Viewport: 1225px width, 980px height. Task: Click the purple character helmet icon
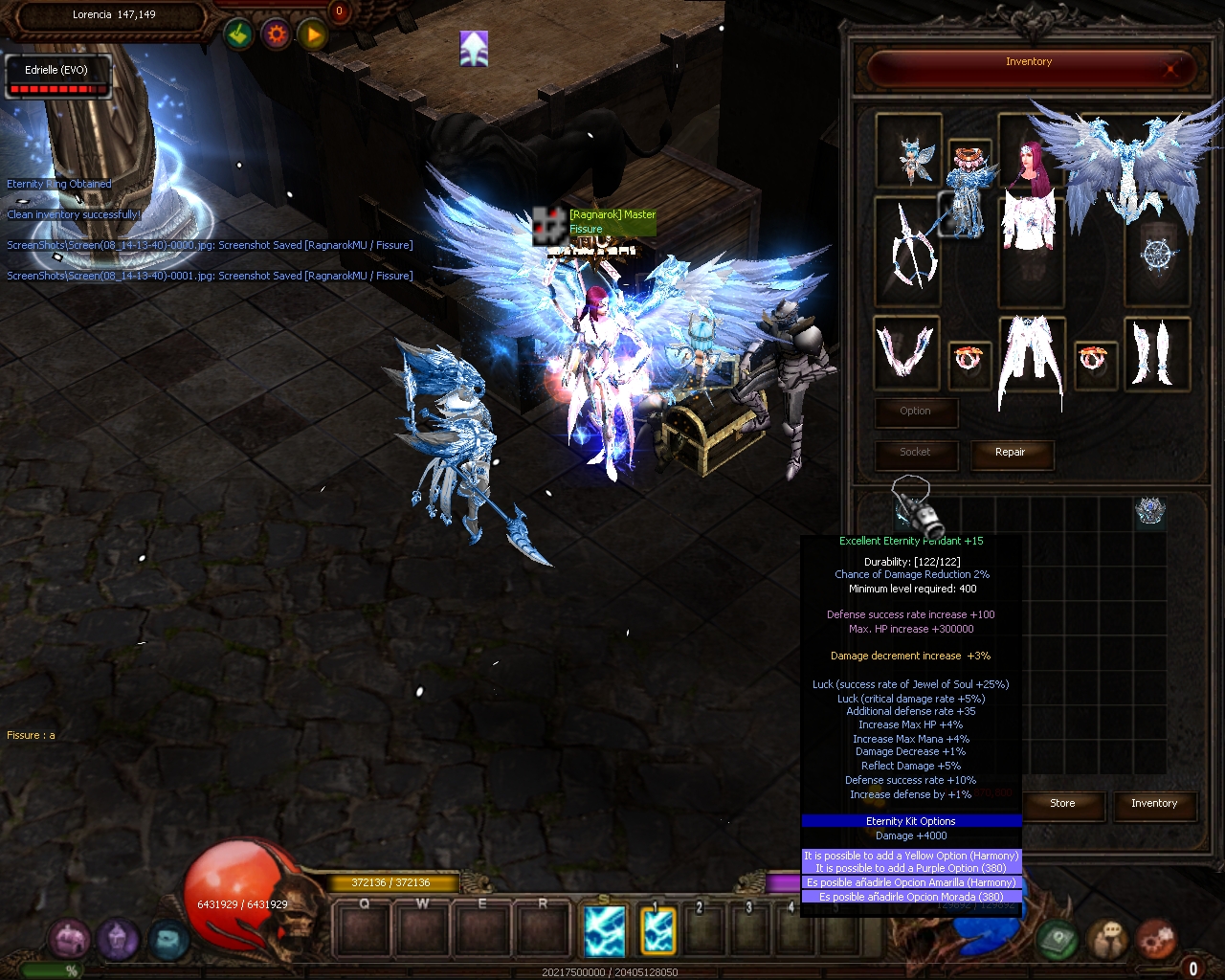click(118, 940)
